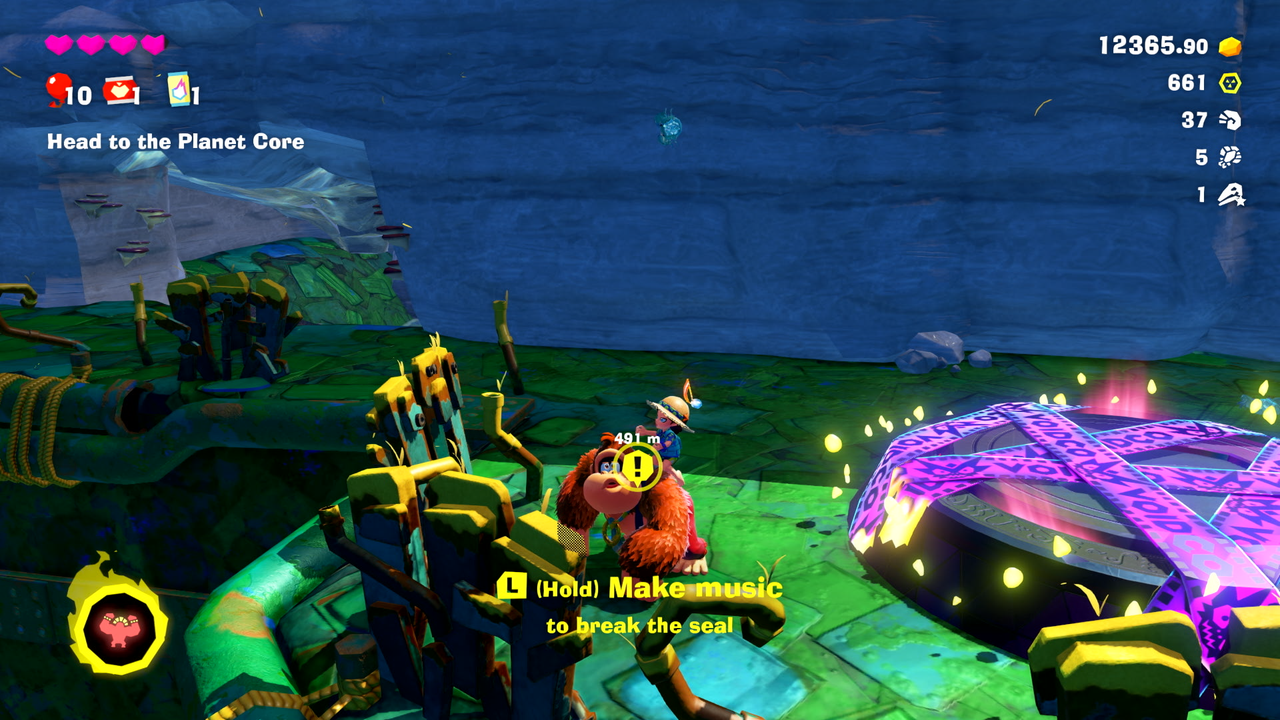Click the yellow hexagon chip icon
The width and height of the screenshot is (1280, 720).
click(x=1230, y=83)
